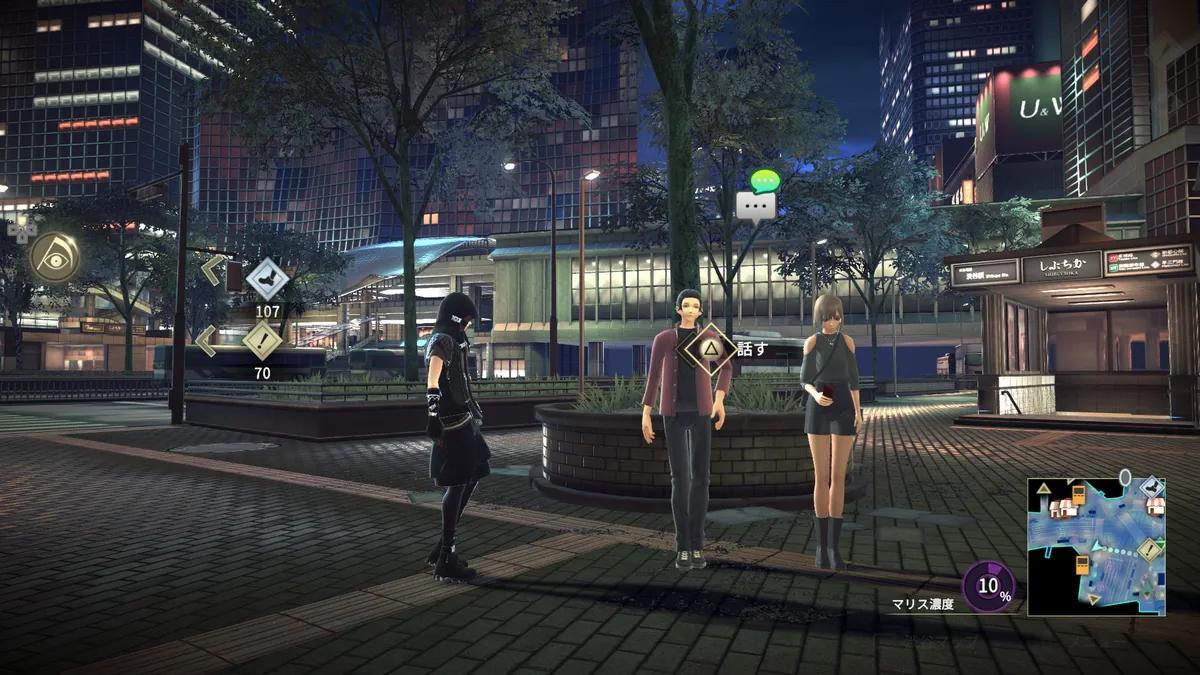This screenshot has height=675, width=1200.
Task: Select the exclamation quest marker showing 70
Action: tap(262, 340)
